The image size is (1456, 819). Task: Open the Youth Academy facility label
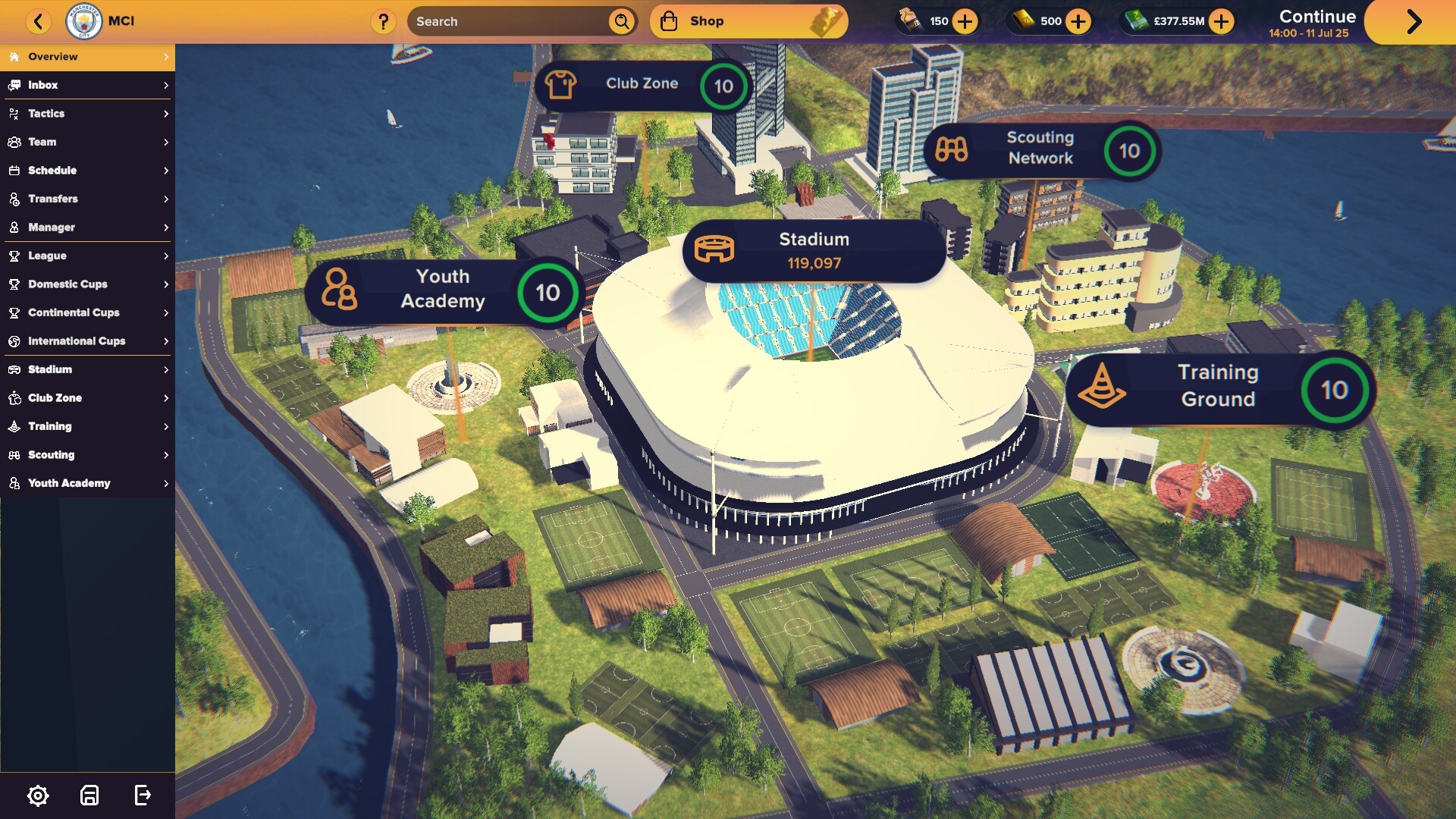(442, 290)
